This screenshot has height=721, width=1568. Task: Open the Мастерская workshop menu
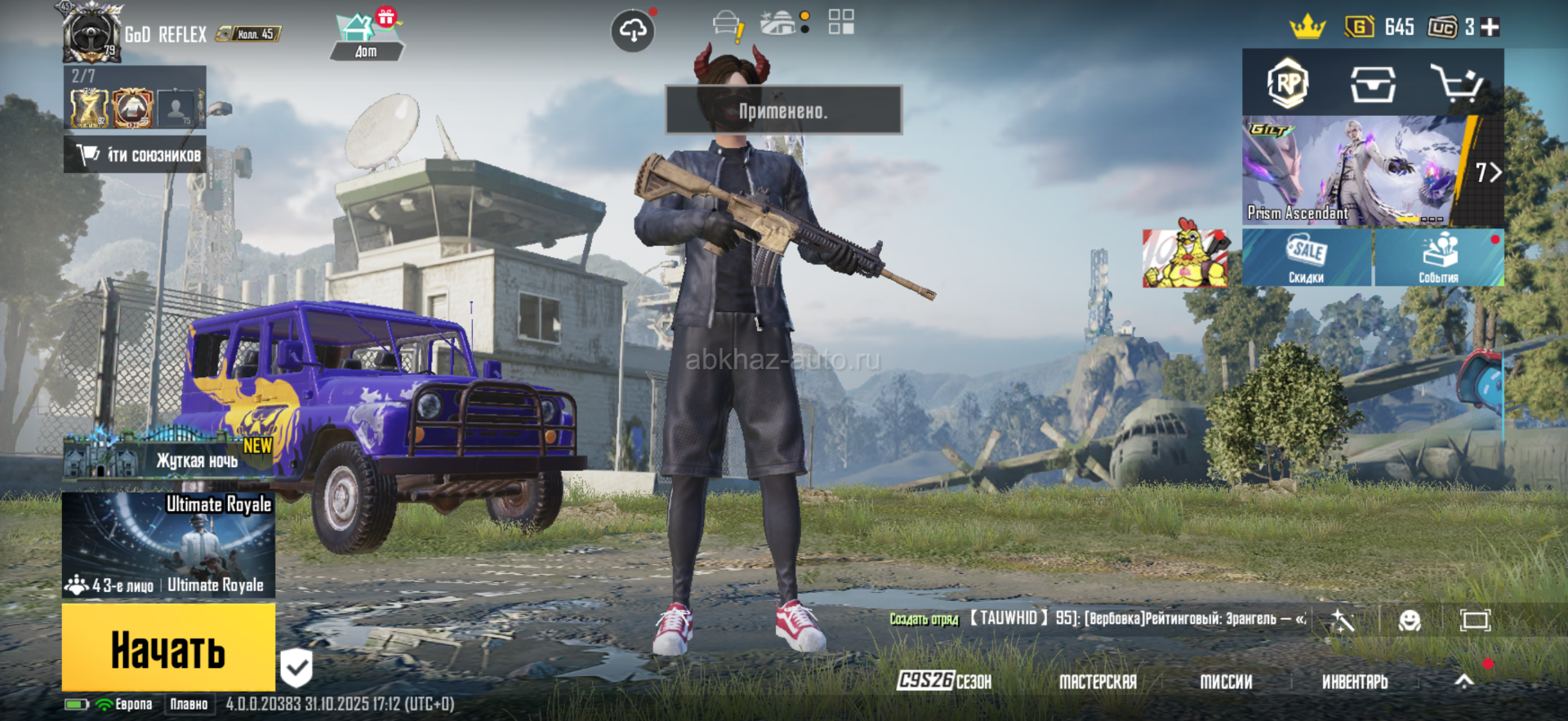pos(1098,681)
